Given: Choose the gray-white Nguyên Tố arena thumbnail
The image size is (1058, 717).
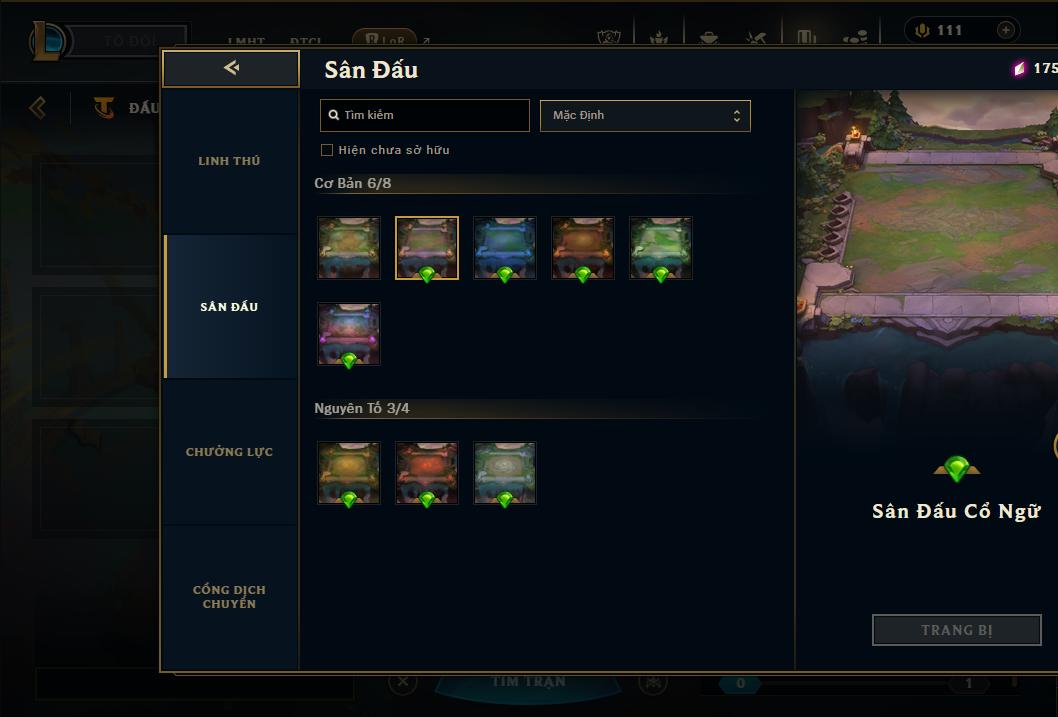Looking at the screenshot, I should (x=505, y=473).
